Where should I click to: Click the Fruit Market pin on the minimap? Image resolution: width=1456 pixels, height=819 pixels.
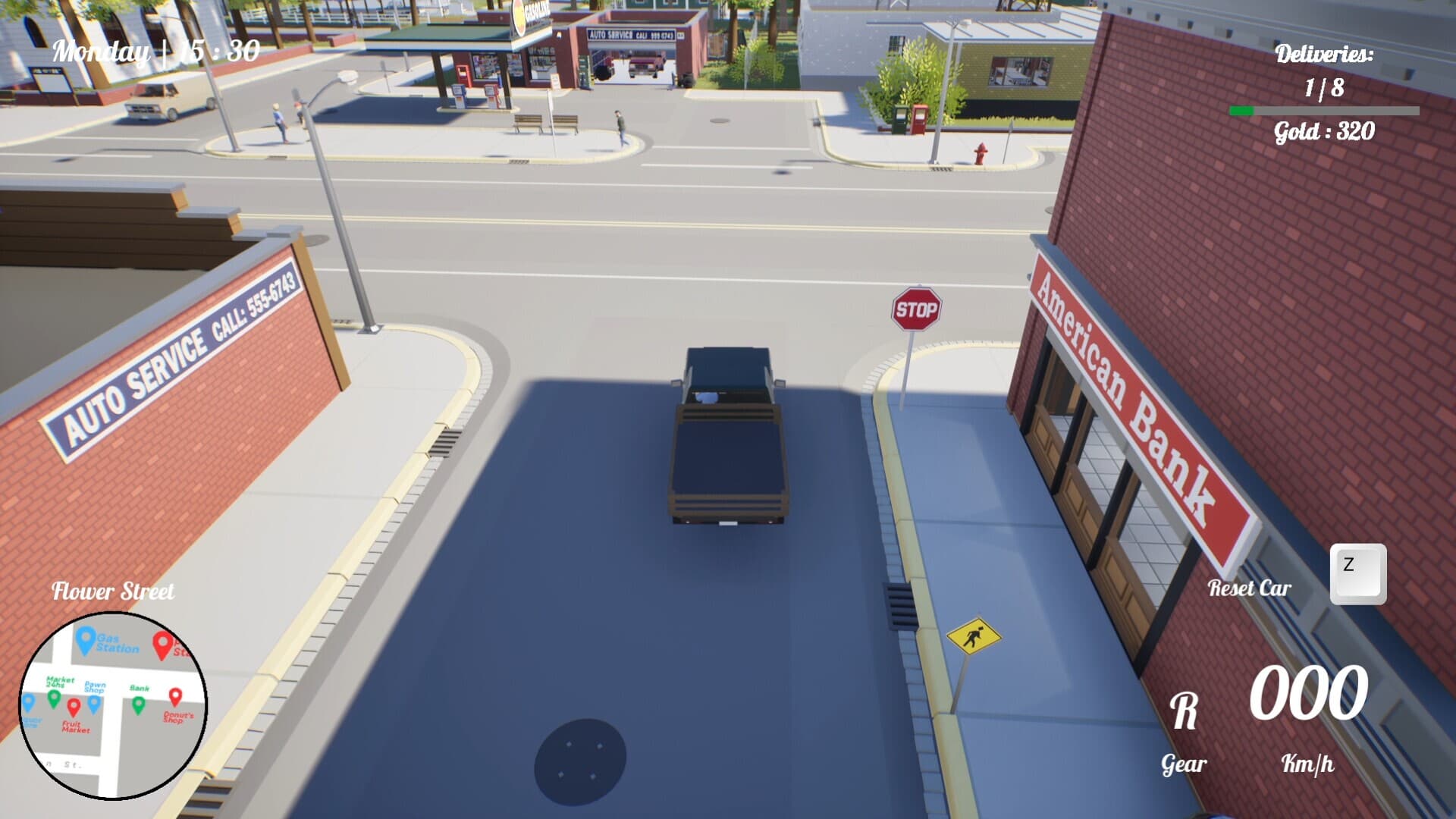(x=74, y=706)
